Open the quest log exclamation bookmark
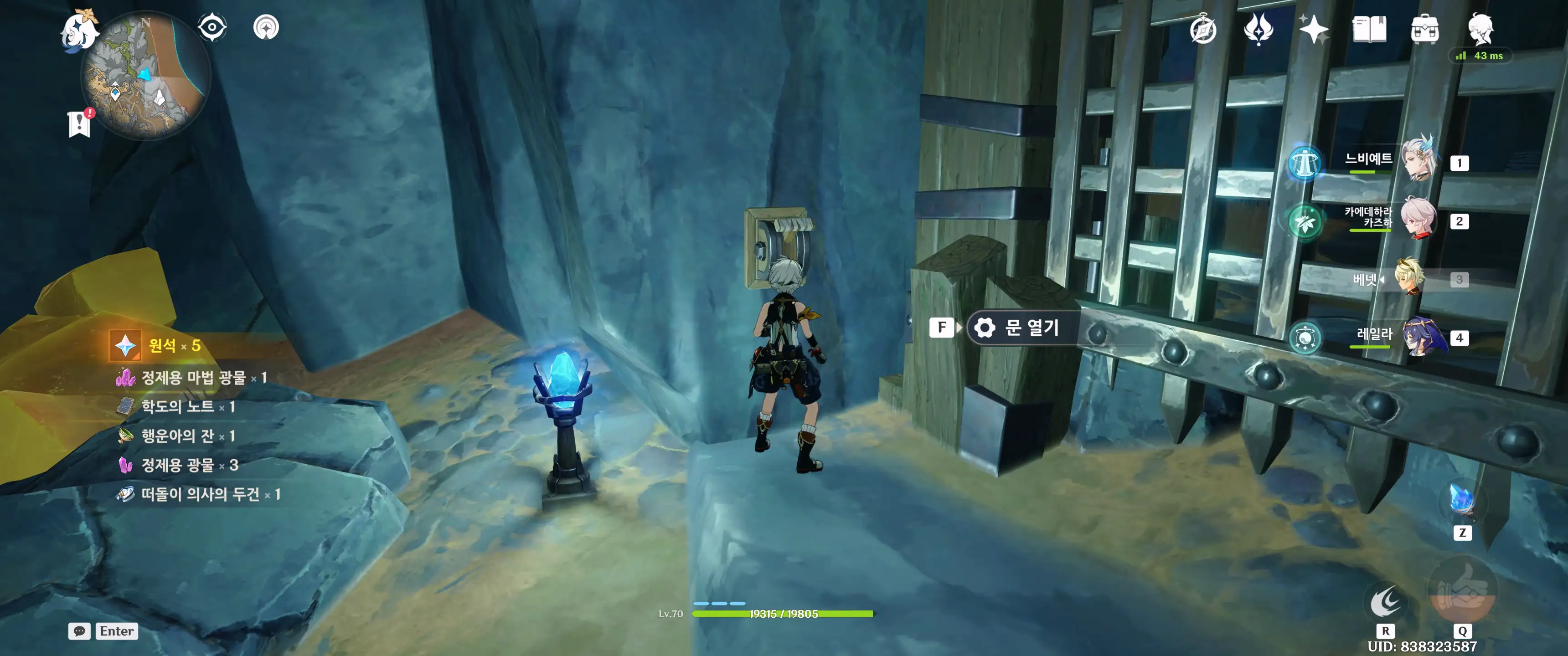The image size is (1568, 656). (x=79, y=123)
